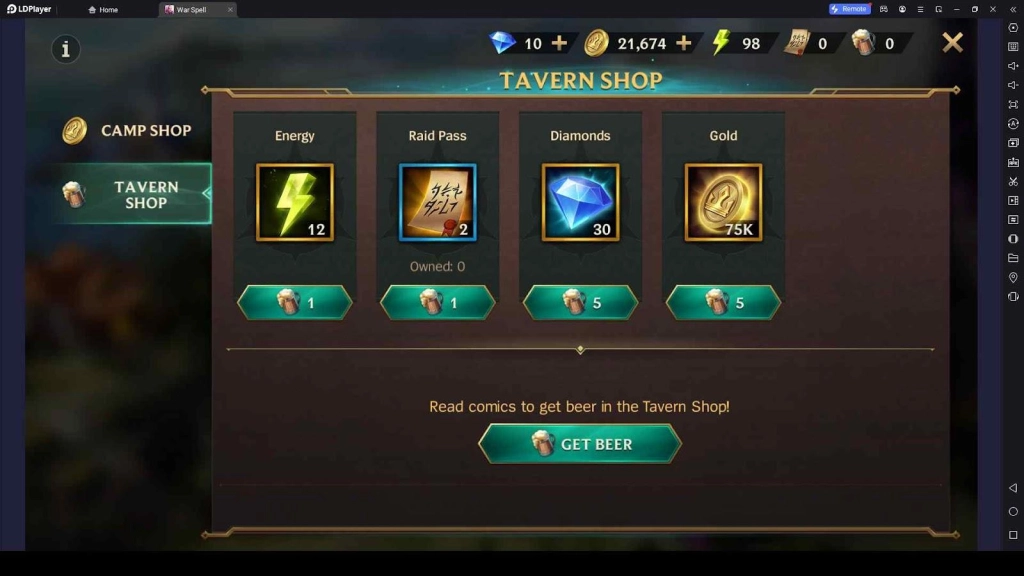Buy Energy for 1 beer
Image resolution: width=1024 pixels, height=576 pixels.
295,302
